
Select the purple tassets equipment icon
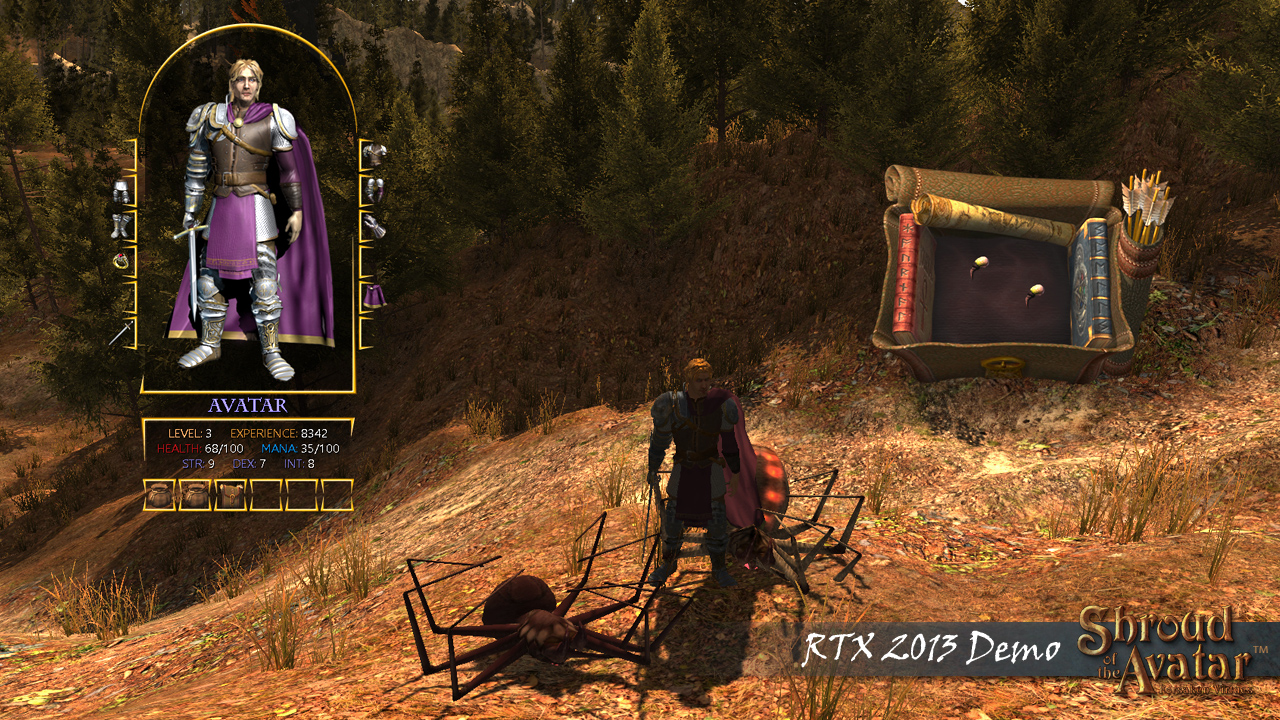point(377,295)
